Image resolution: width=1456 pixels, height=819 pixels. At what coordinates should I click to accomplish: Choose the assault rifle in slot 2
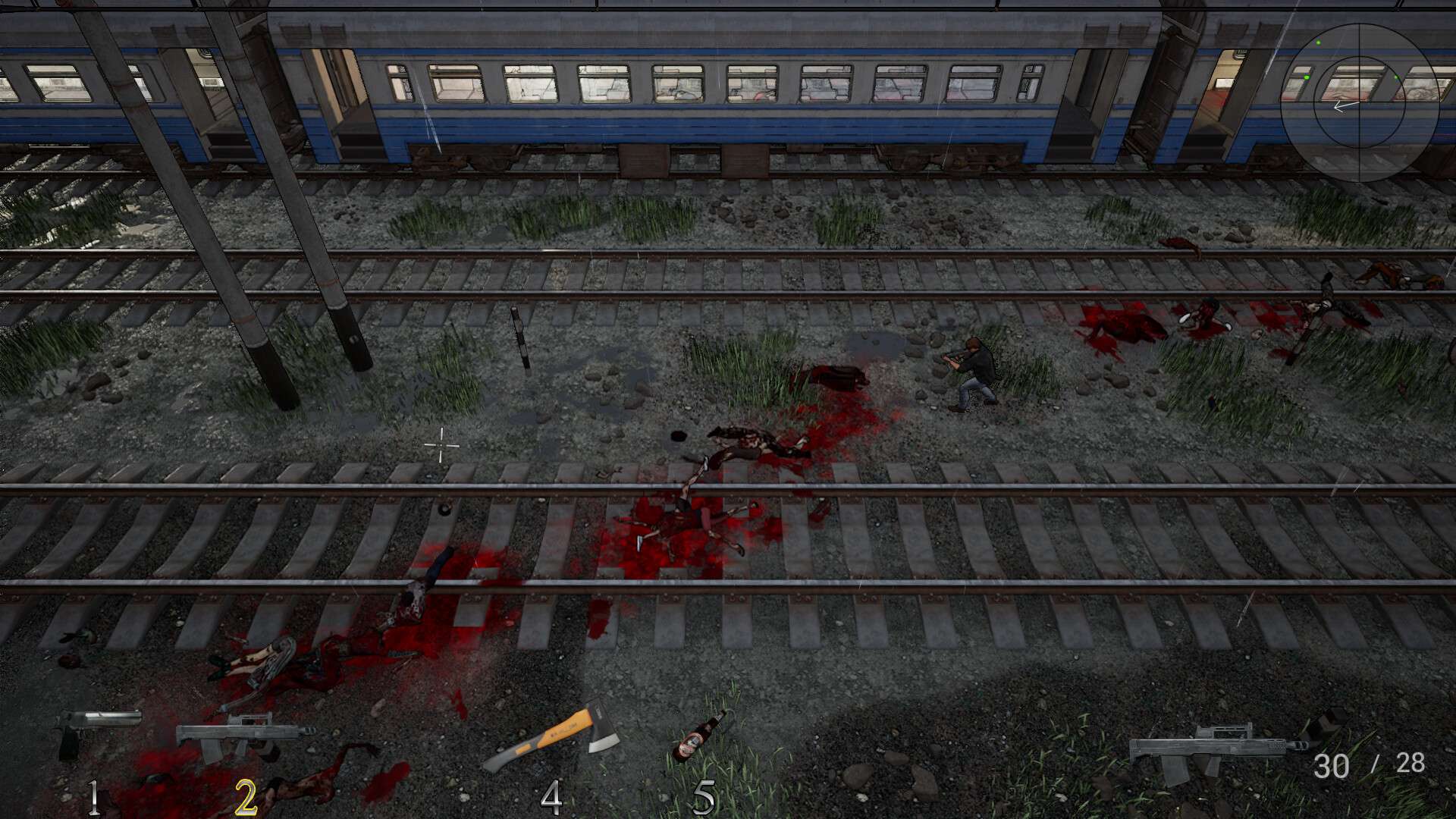244,736
